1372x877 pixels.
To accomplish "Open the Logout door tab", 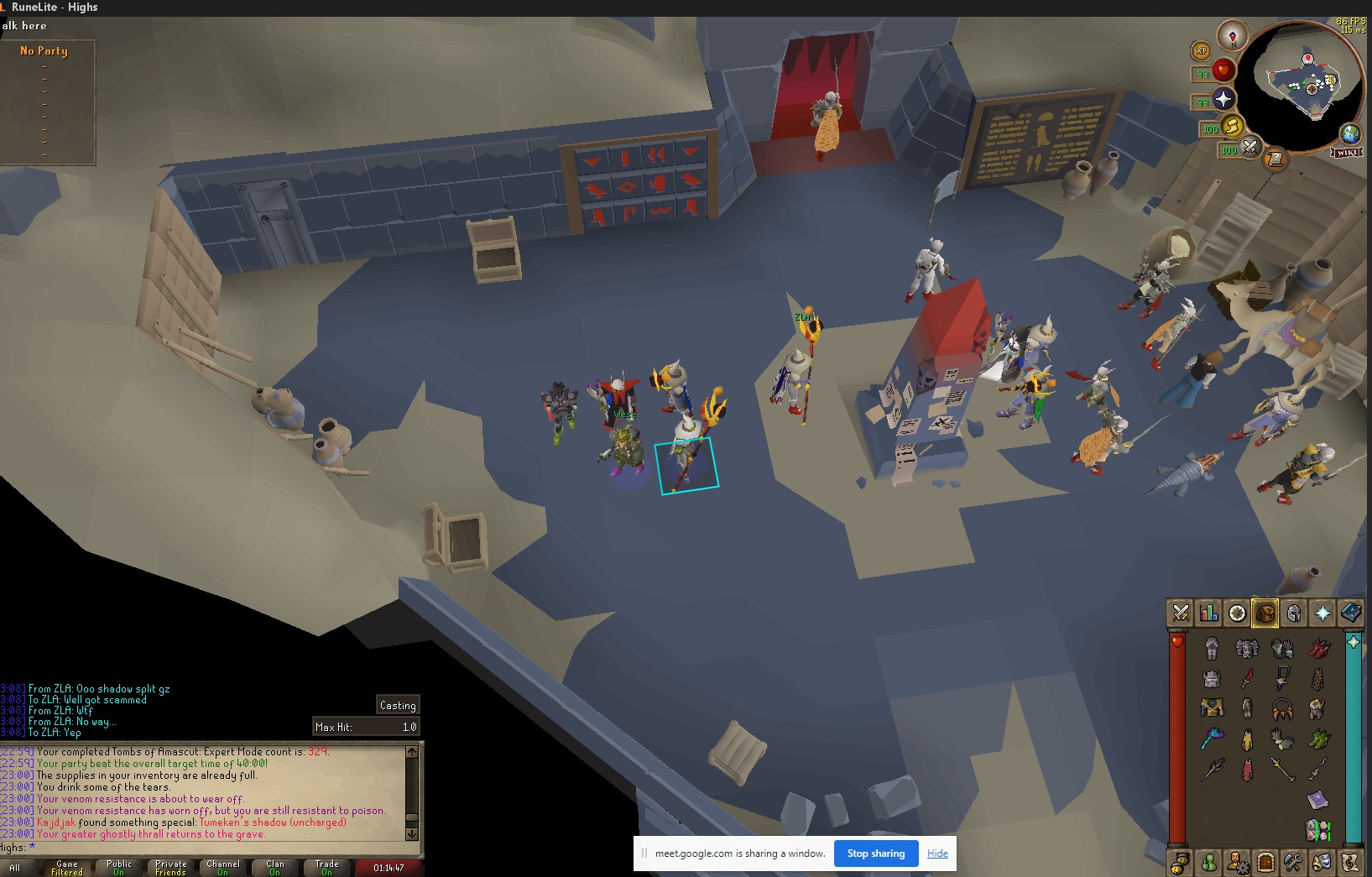I will point(1265,862).
